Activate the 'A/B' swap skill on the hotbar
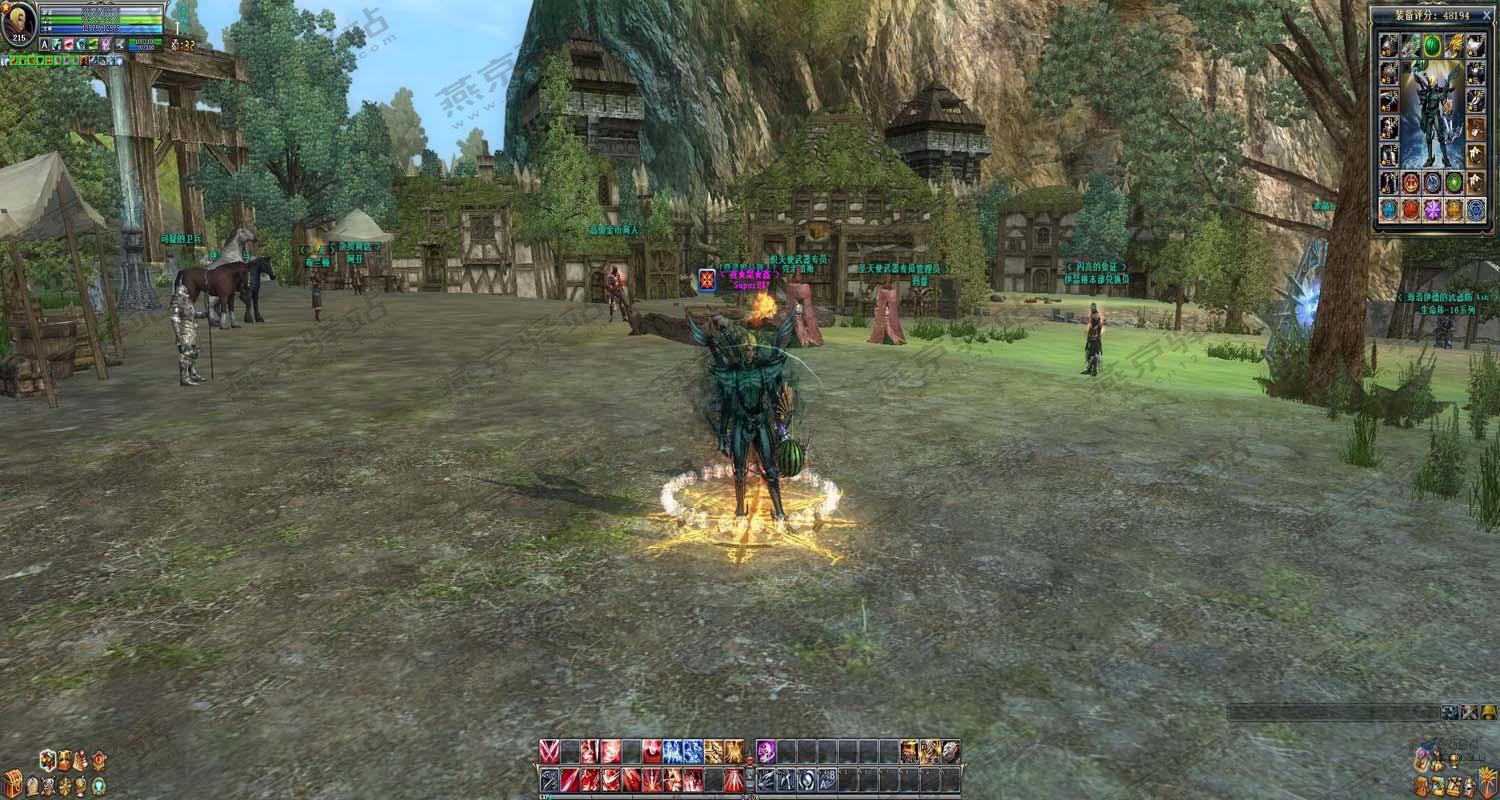The image size is (1500, 800). [x=827, y=779]
